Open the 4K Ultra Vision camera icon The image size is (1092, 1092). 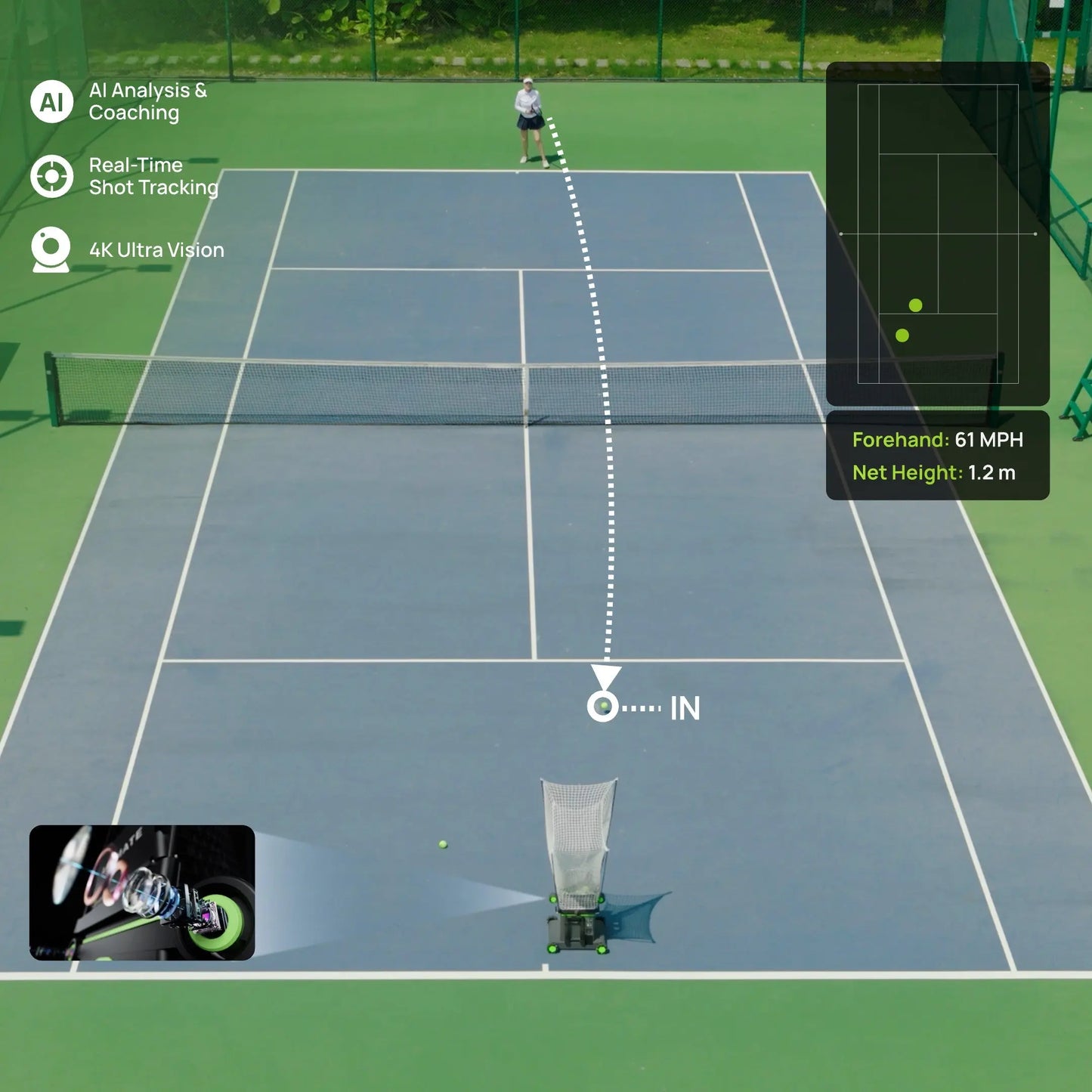51,249
